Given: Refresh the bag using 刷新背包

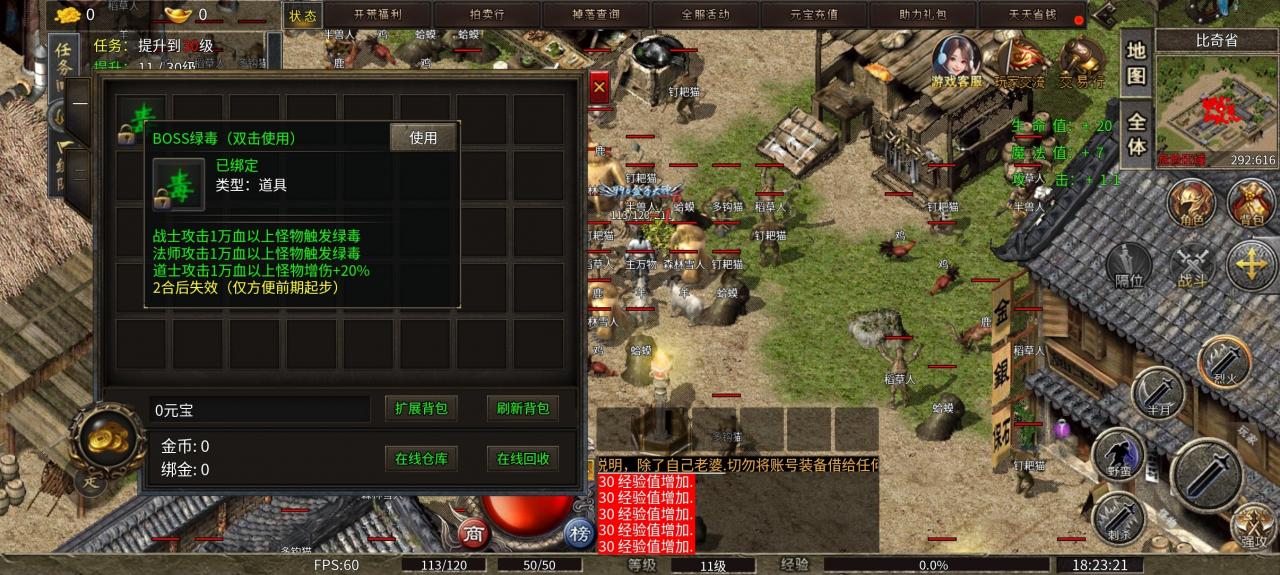Looking at the screenshot, I should pos(522,408).
